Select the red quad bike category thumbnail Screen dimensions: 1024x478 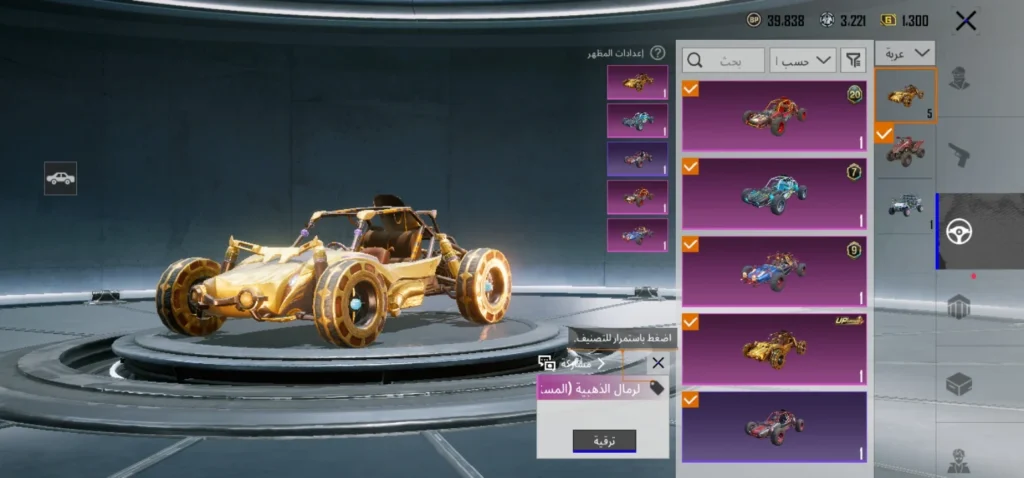pos(905,150)
